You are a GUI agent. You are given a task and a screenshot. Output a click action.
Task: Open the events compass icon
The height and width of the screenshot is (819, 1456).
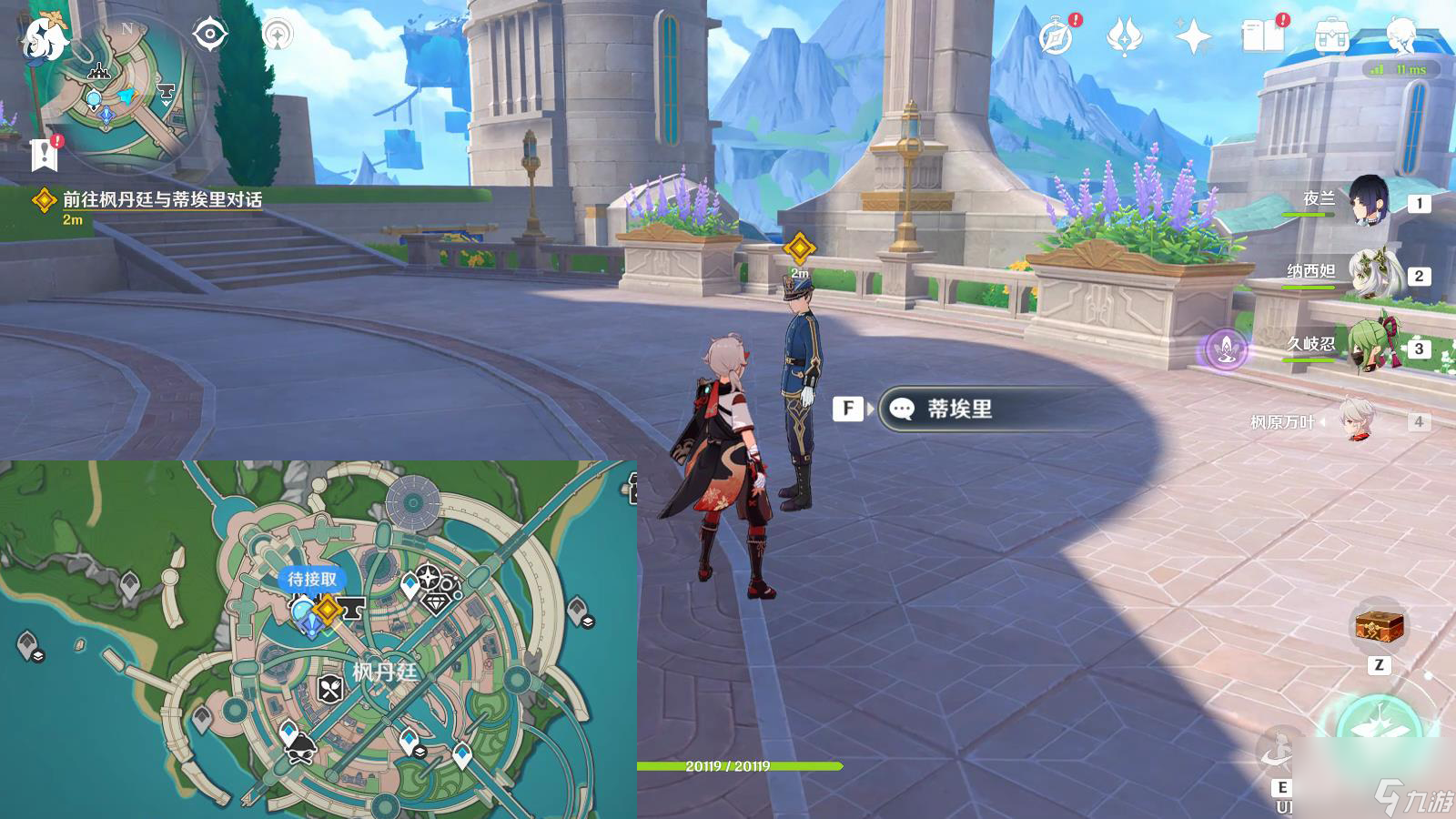coord(1057,37)
